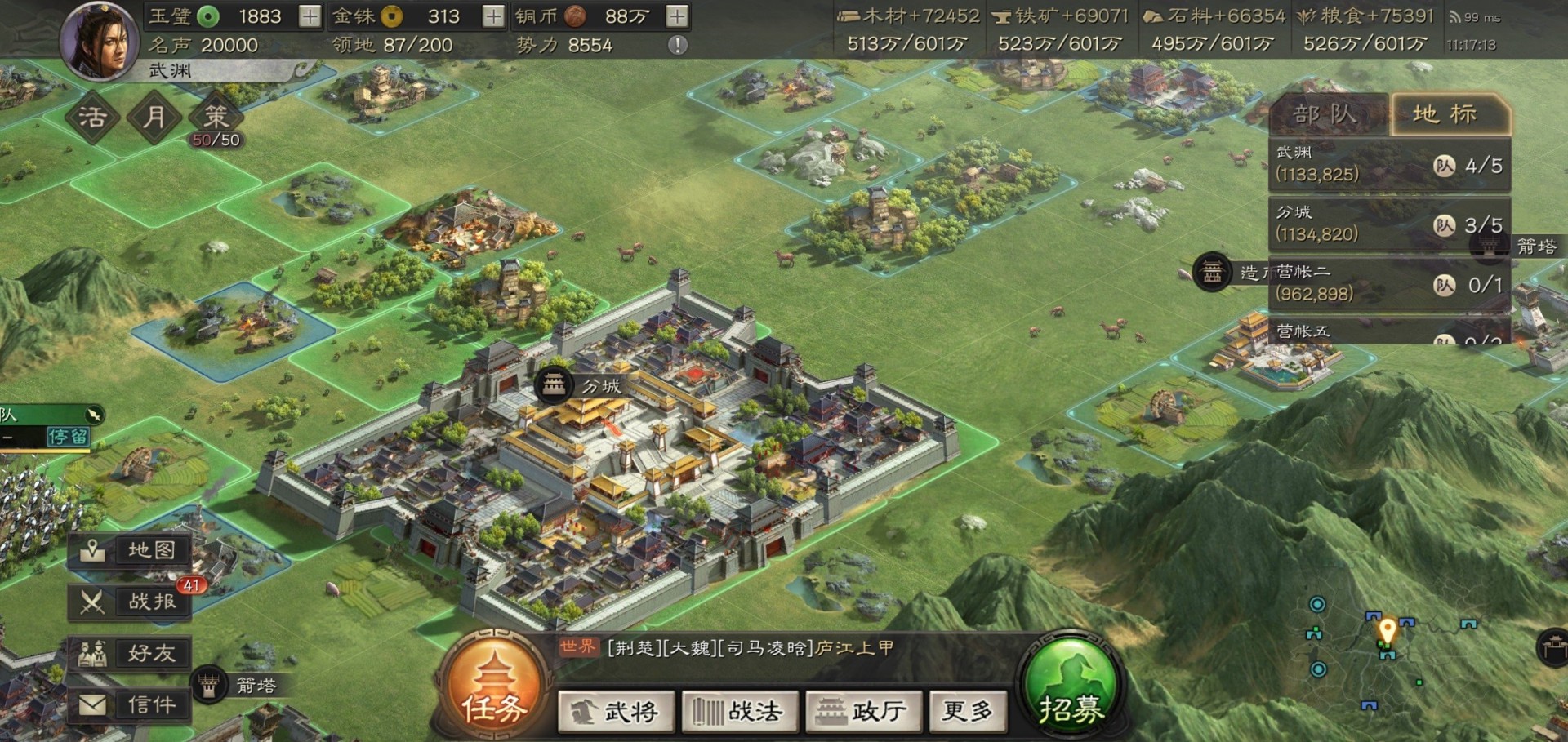The width and height of the screenshot is (1568, 742).
Task: Open the 战报 battle reports icon
Action: coord(129,602)
